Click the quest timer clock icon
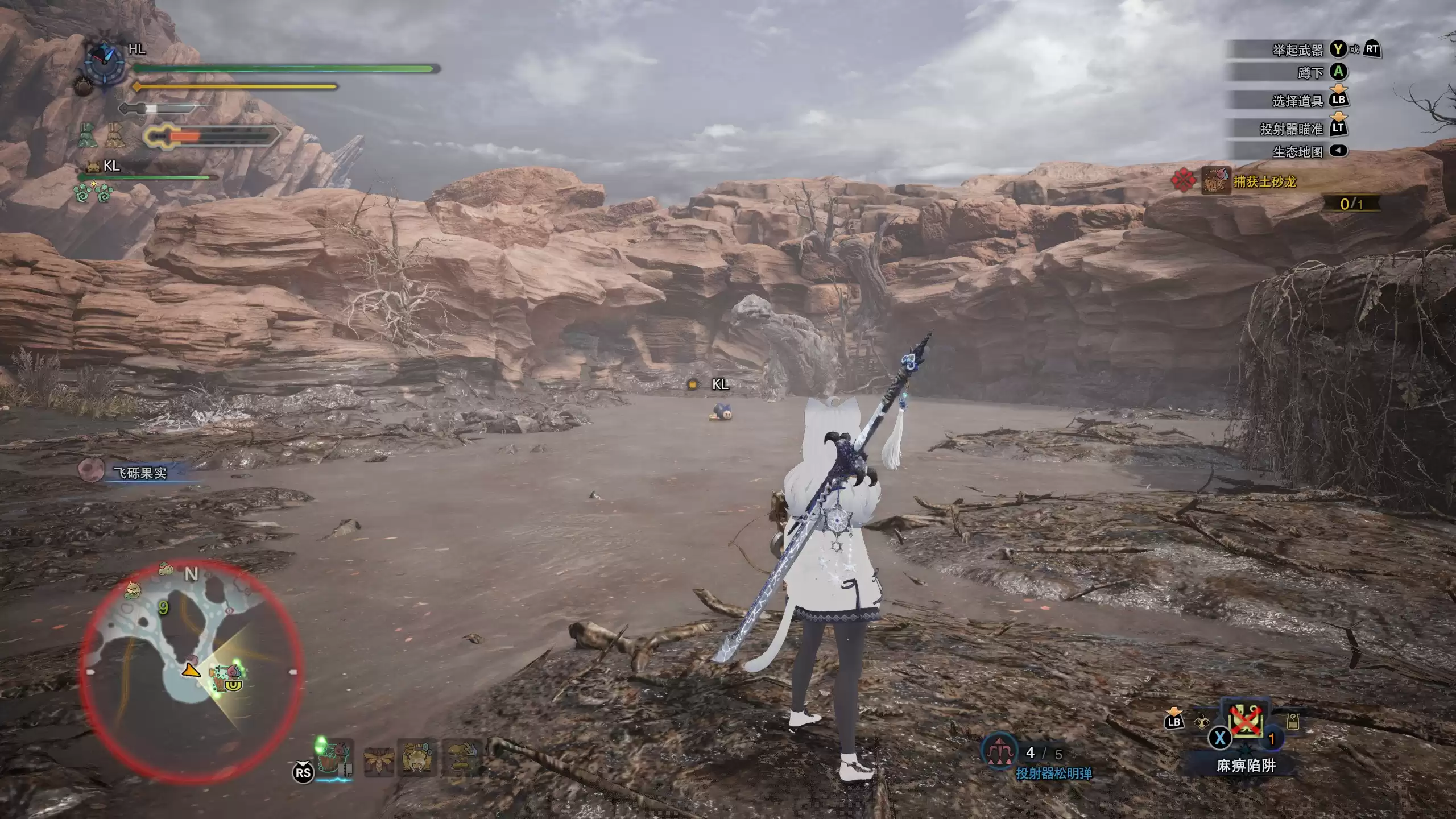Screen dimensions: 1456x819 105,64
